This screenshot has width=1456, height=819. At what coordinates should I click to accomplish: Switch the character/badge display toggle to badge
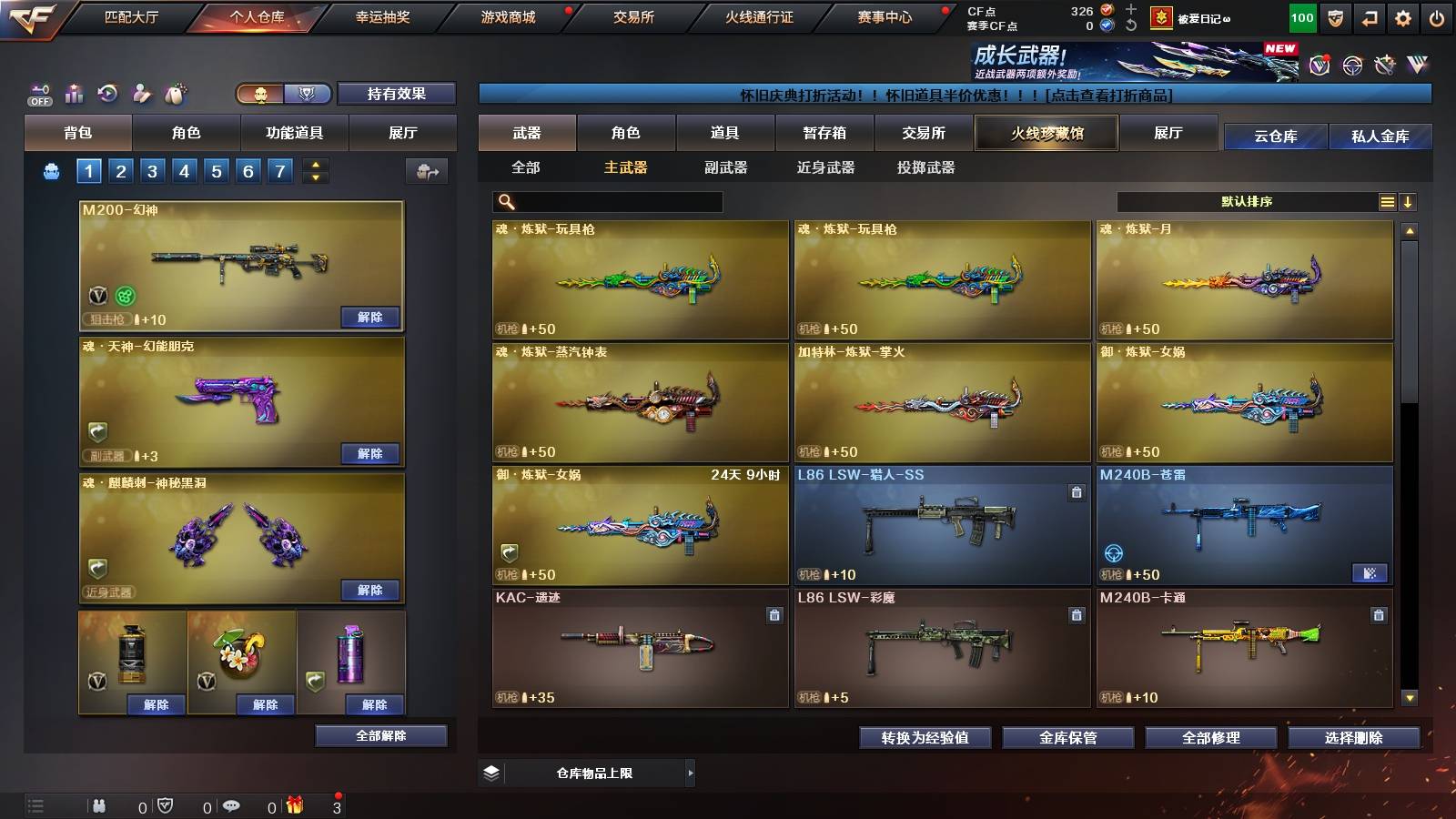coord(308,94)
